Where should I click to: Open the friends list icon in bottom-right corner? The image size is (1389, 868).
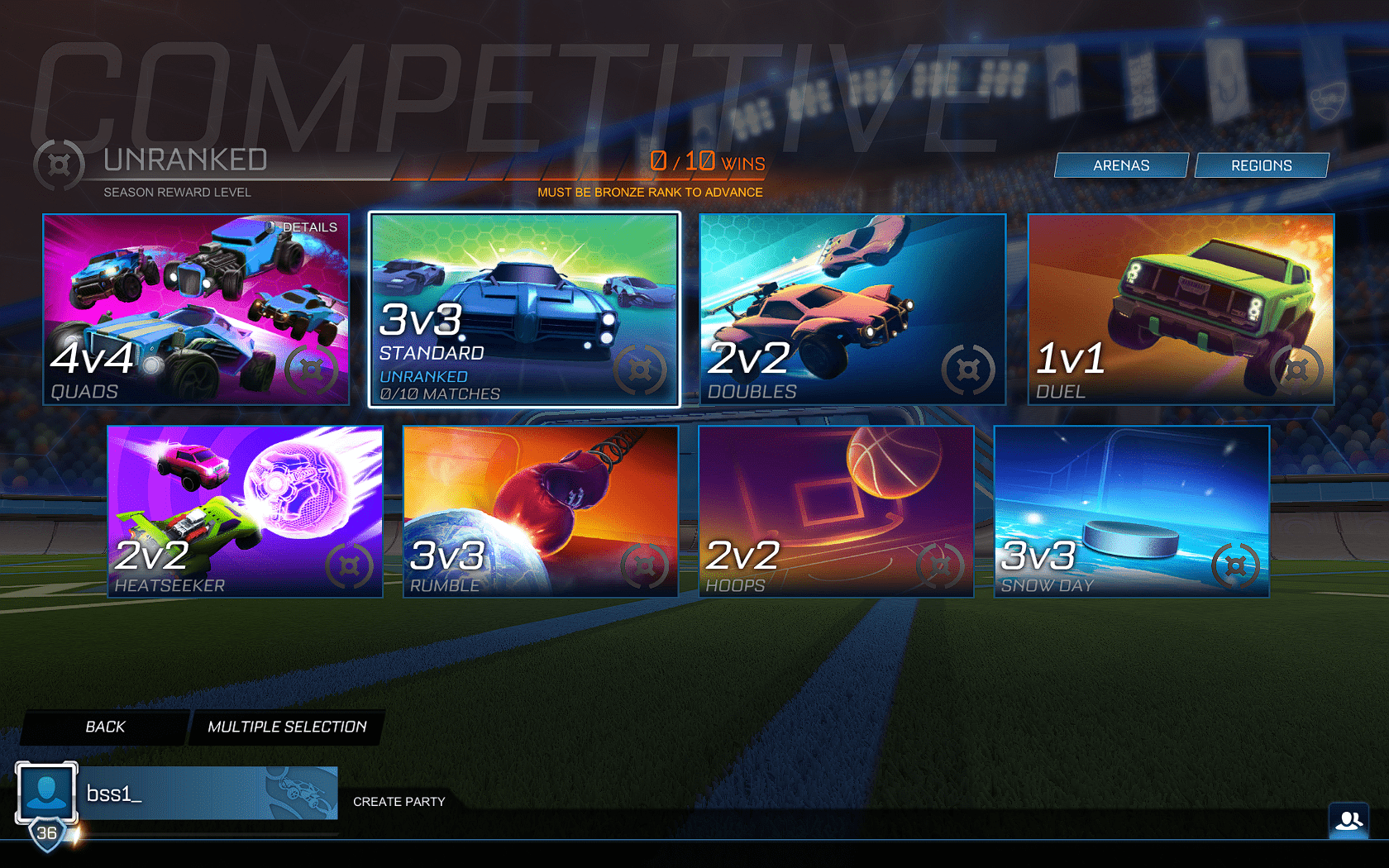(x=1351, y=820)
